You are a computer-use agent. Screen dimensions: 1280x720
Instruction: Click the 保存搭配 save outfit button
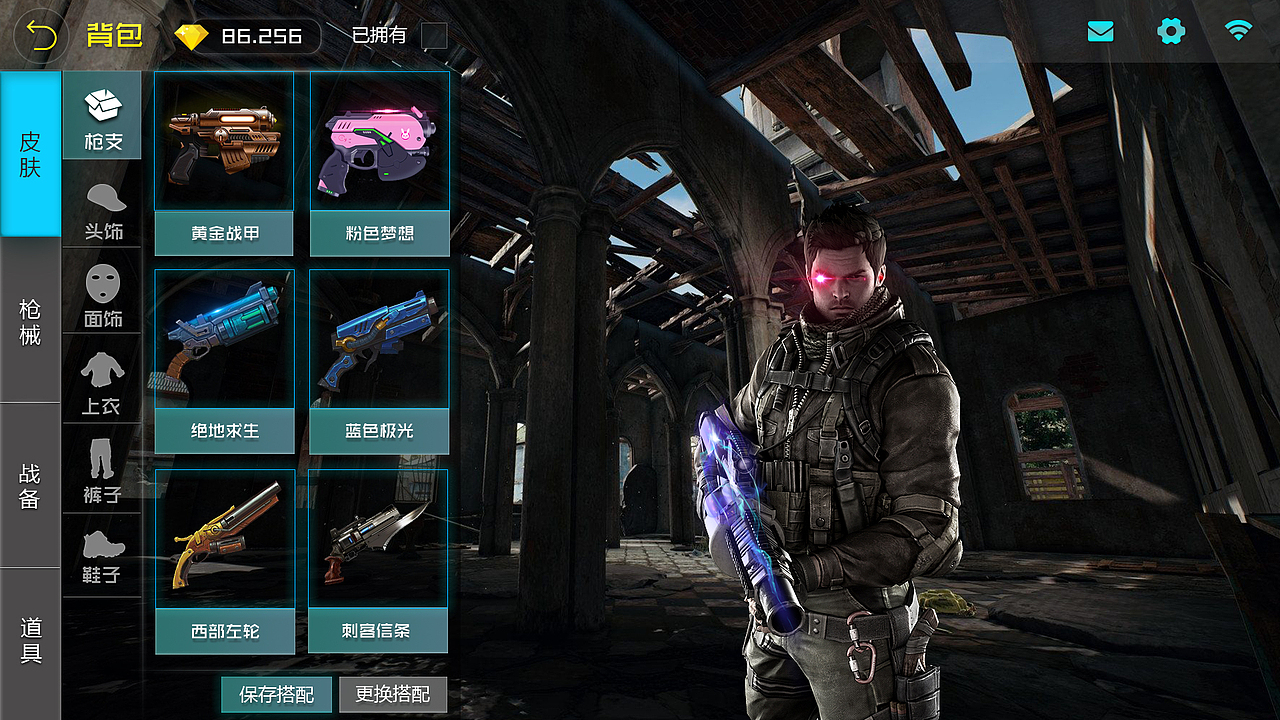tap(277, 694)
